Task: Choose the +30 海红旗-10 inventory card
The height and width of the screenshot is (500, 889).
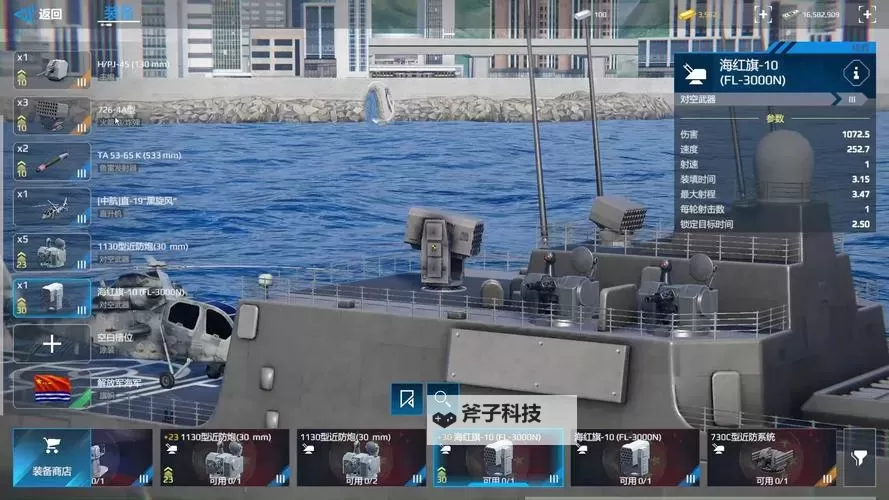Action: pos(498,458)
